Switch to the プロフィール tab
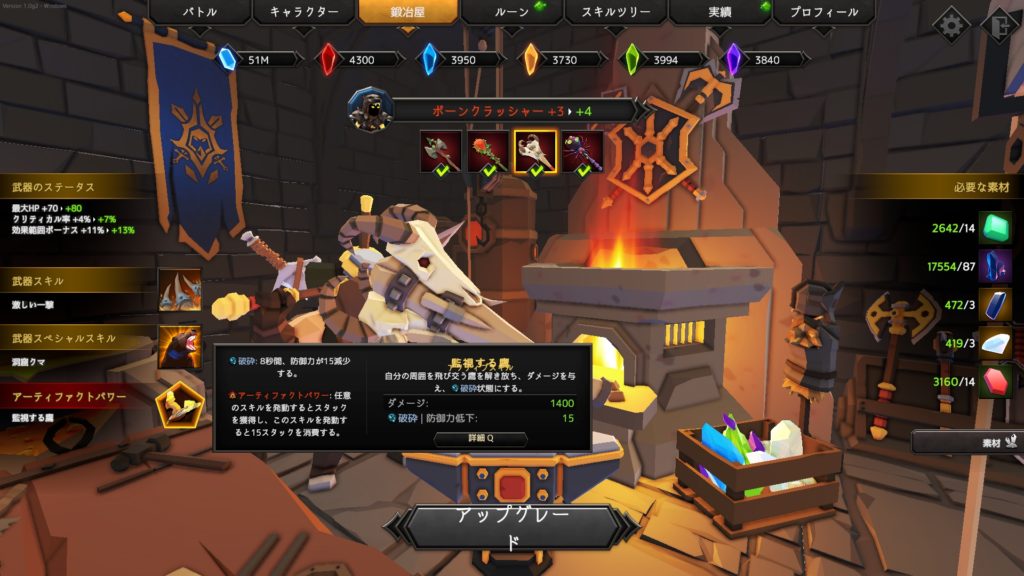Viewport: 1024px width, 576px height. [823, 13]
